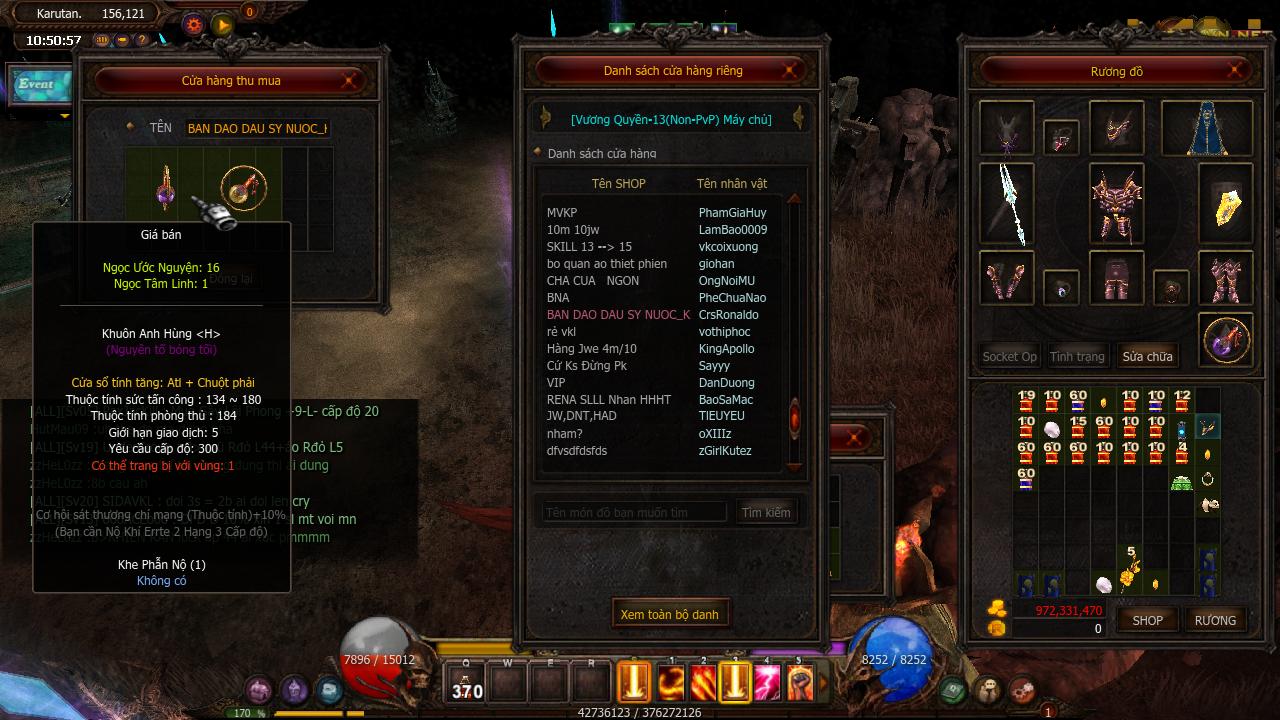1280x720 pixels.
Task: Select the equipped spear weapon slot
Action: [x=1007, y=204]
